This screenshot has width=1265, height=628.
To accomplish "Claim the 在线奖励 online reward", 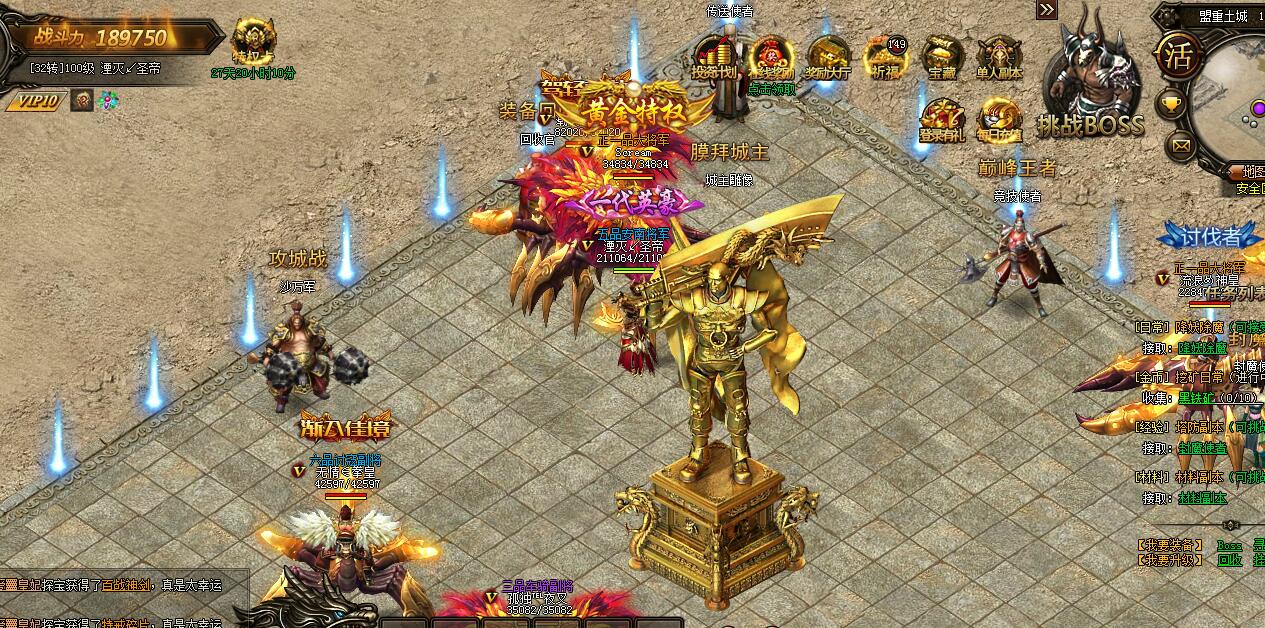I will click(x=771, y=56).
